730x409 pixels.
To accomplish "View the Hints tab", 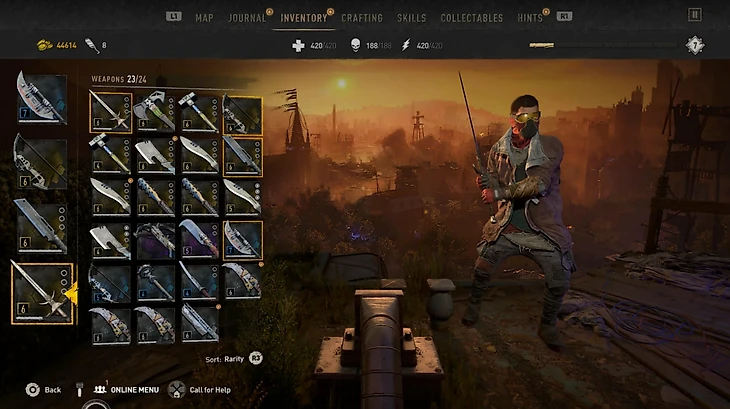I will [530, 17].
